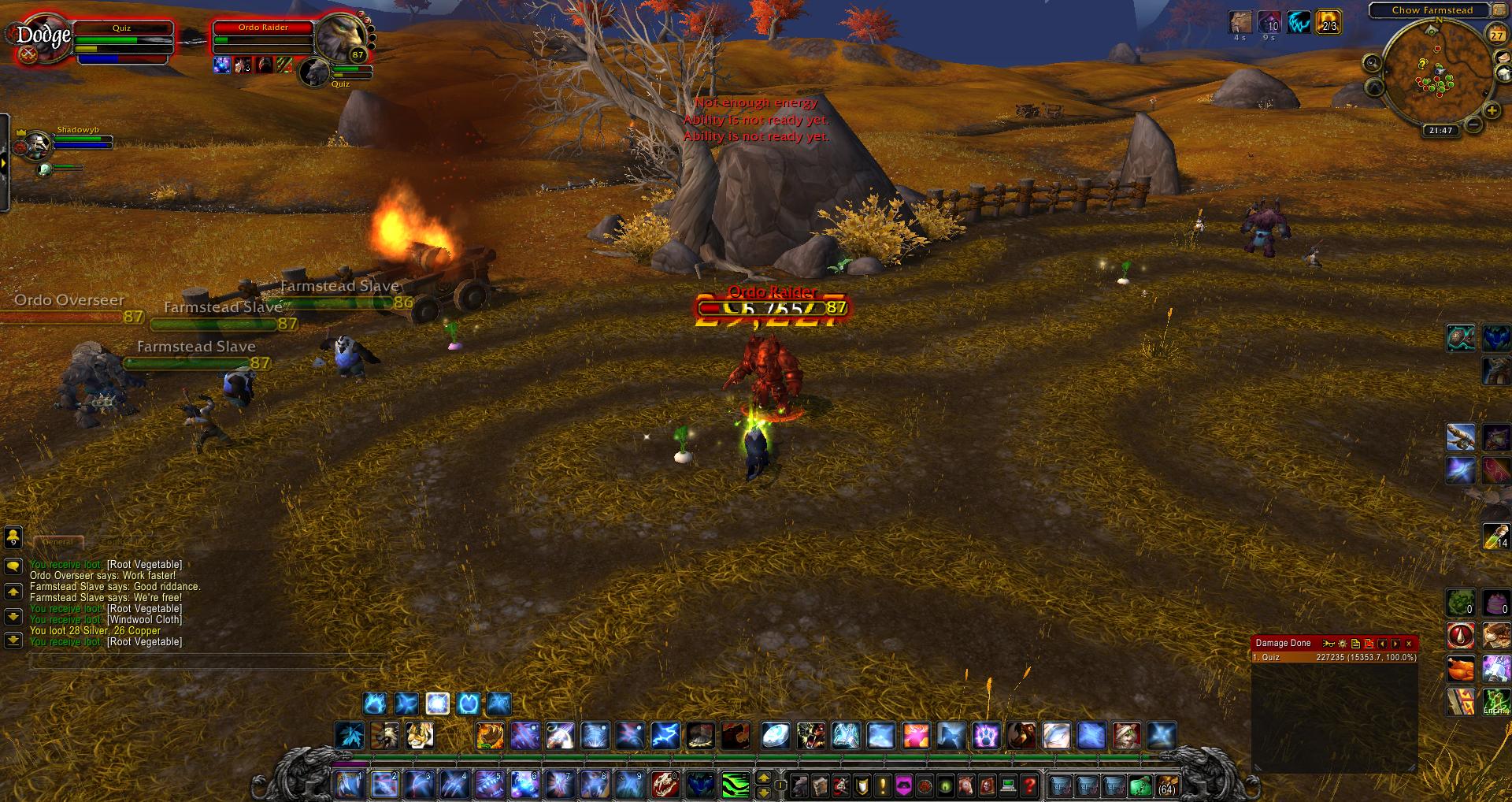Zoom in the minimap with the plus button
The width and height of the screenshot is (1512, 802).
(x=1492, y=111)
